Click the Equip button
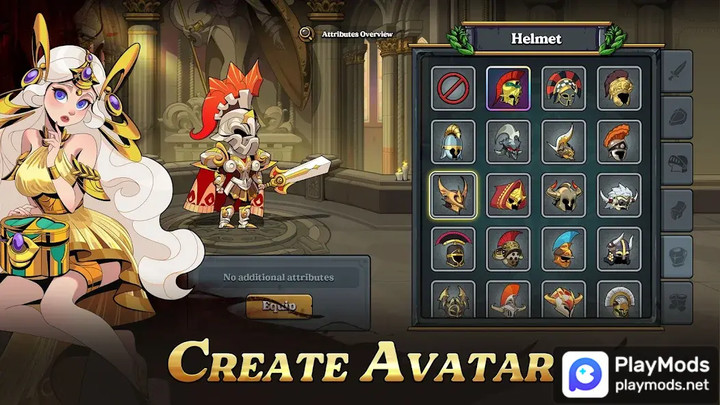Image resolution: width=720 pixels, height=405 pixels. [279, 305]
